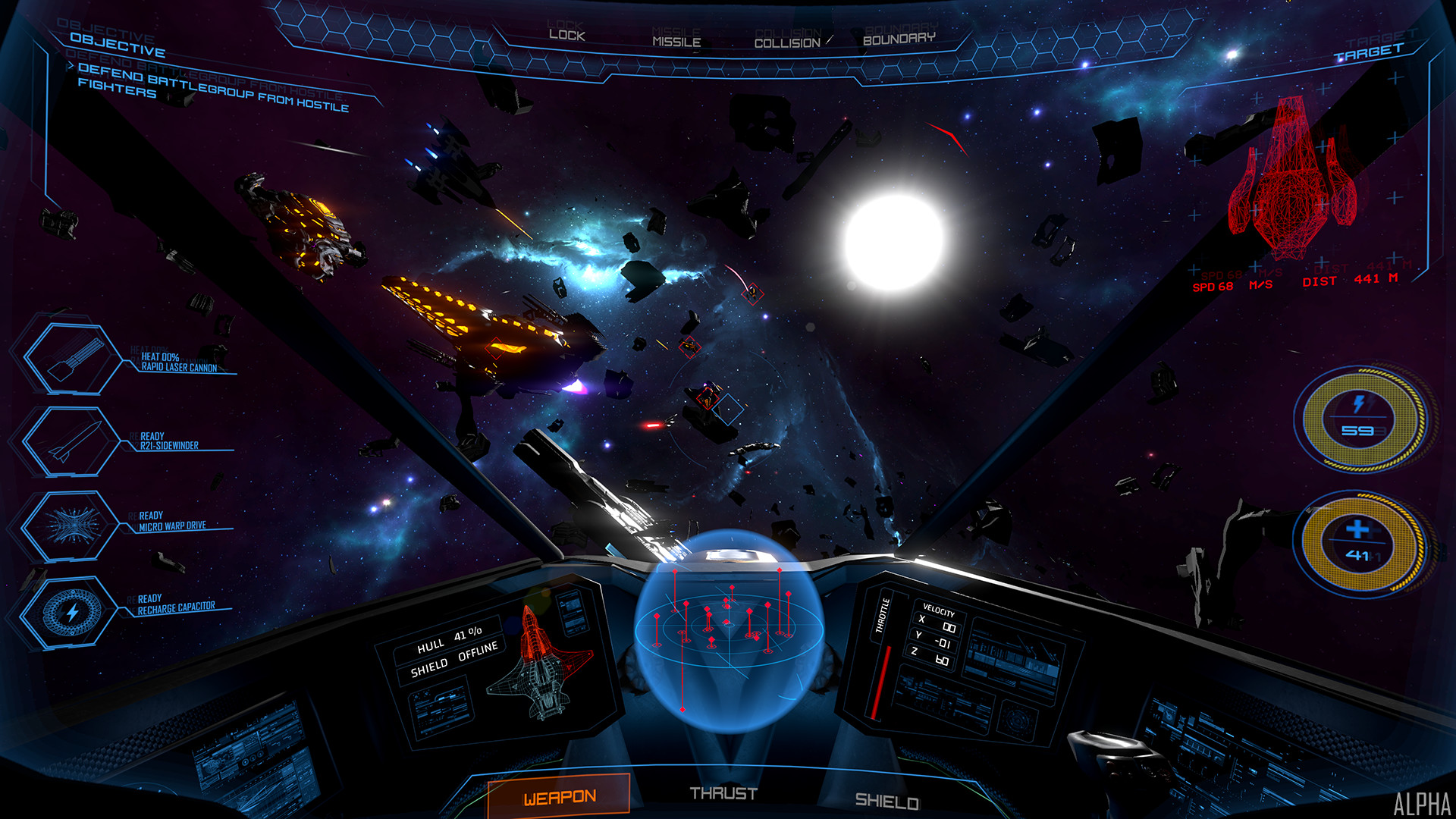This screenshot has width=1456, height=819.
Task: Switch power to the THRUST tab
Action: point(723,793)
